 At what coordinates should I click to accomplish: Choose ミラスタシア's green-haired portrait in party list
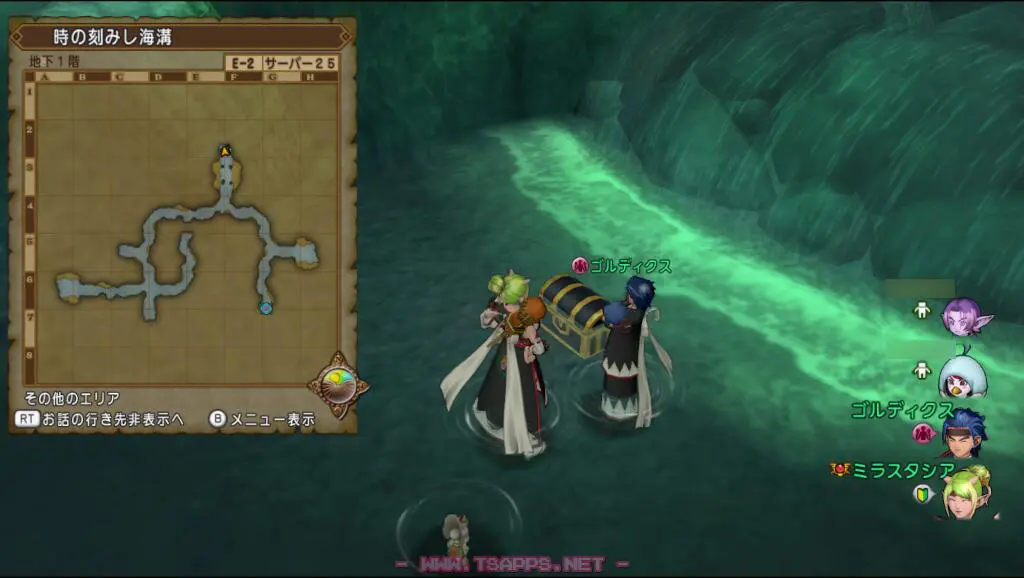pos(964,493)
